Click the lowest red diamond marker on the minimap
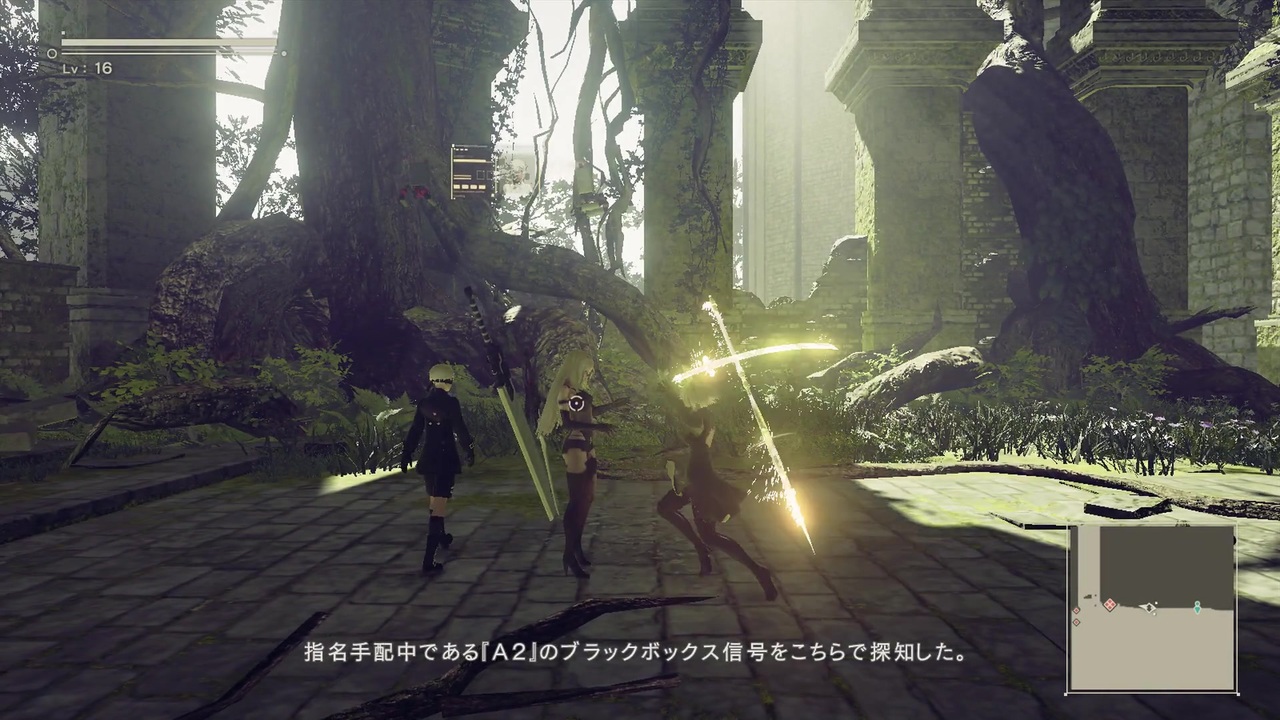 coord(1076,623)
